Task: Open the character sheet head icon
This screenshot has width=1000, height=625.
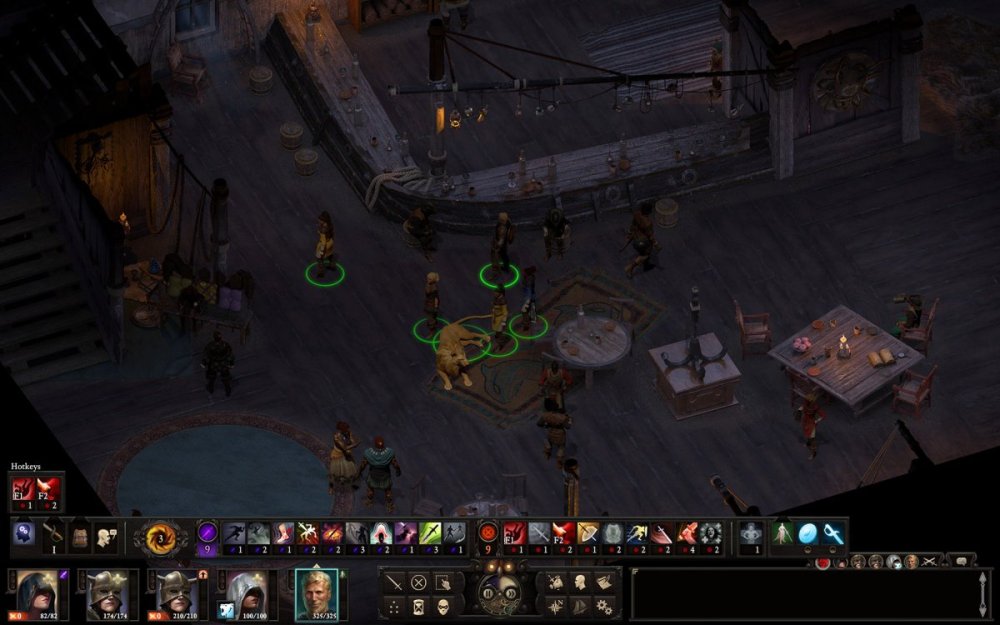Action: pos(579,582)
